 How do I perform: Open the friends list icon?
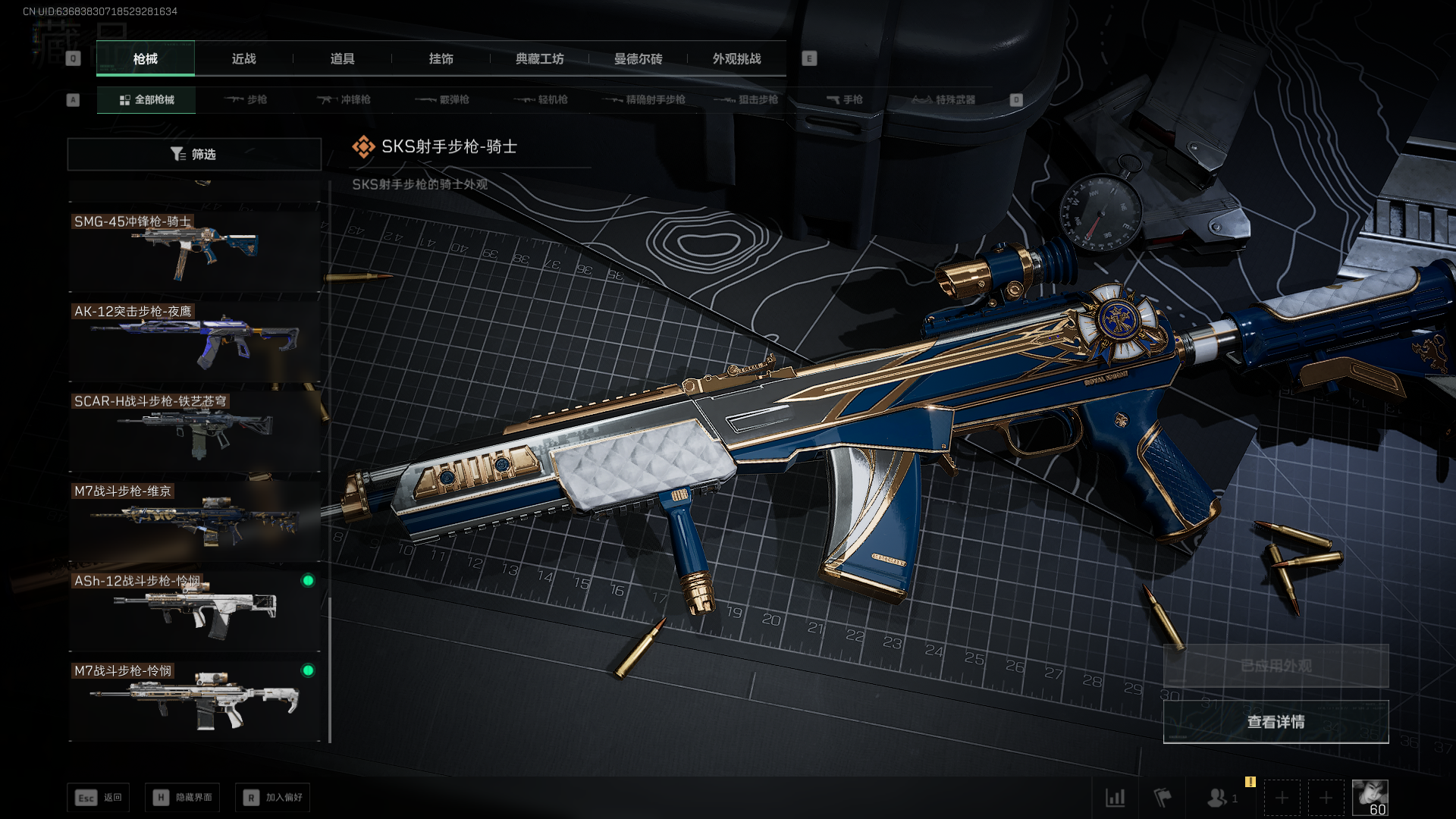pos(1218,798)
